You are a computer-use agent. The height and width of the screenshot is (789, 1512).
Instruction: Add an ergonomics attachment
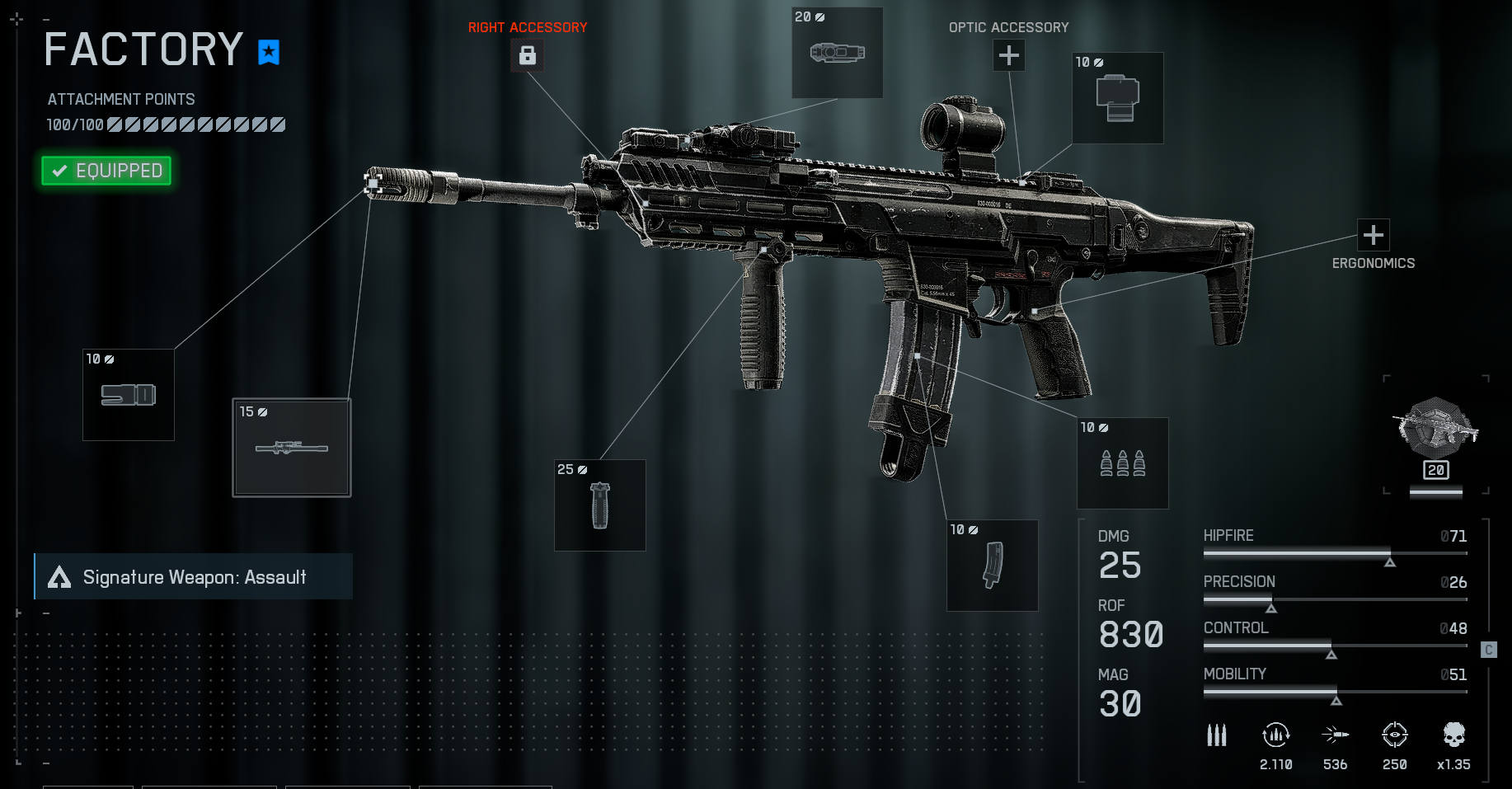(1373, 235)
